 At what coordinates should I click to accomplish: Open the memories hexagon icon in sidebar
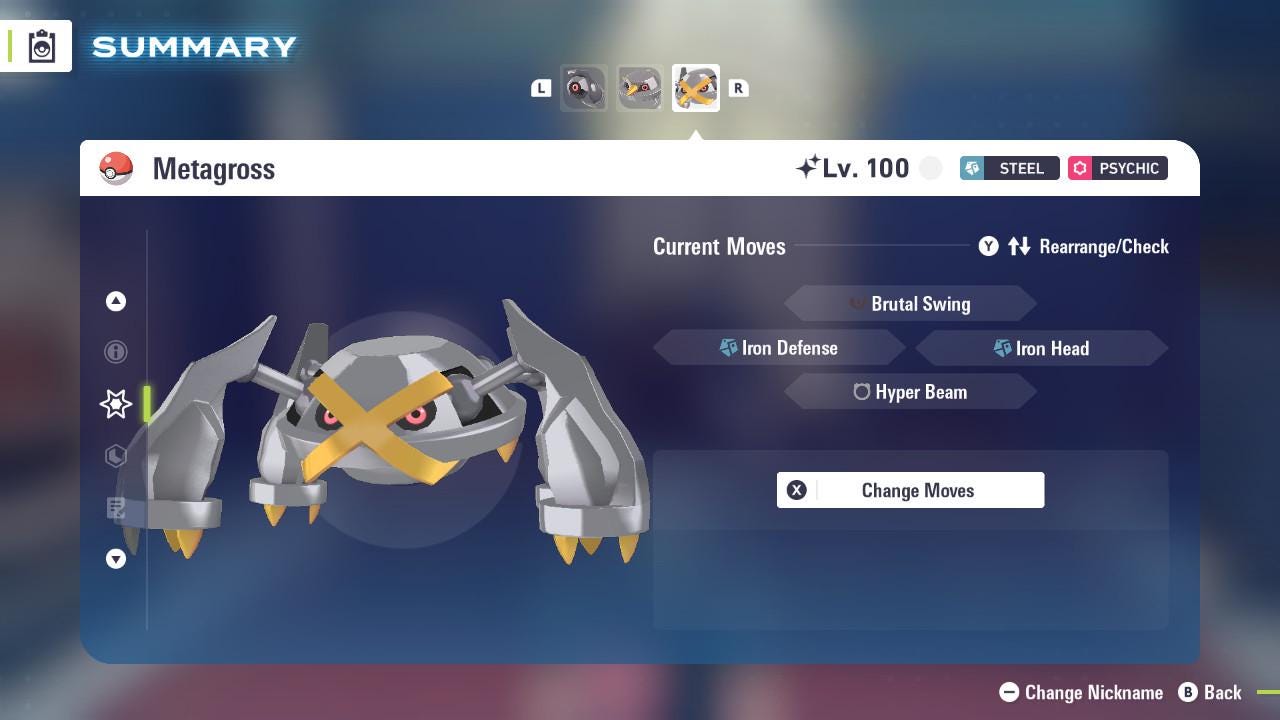[x=115, y=456]
